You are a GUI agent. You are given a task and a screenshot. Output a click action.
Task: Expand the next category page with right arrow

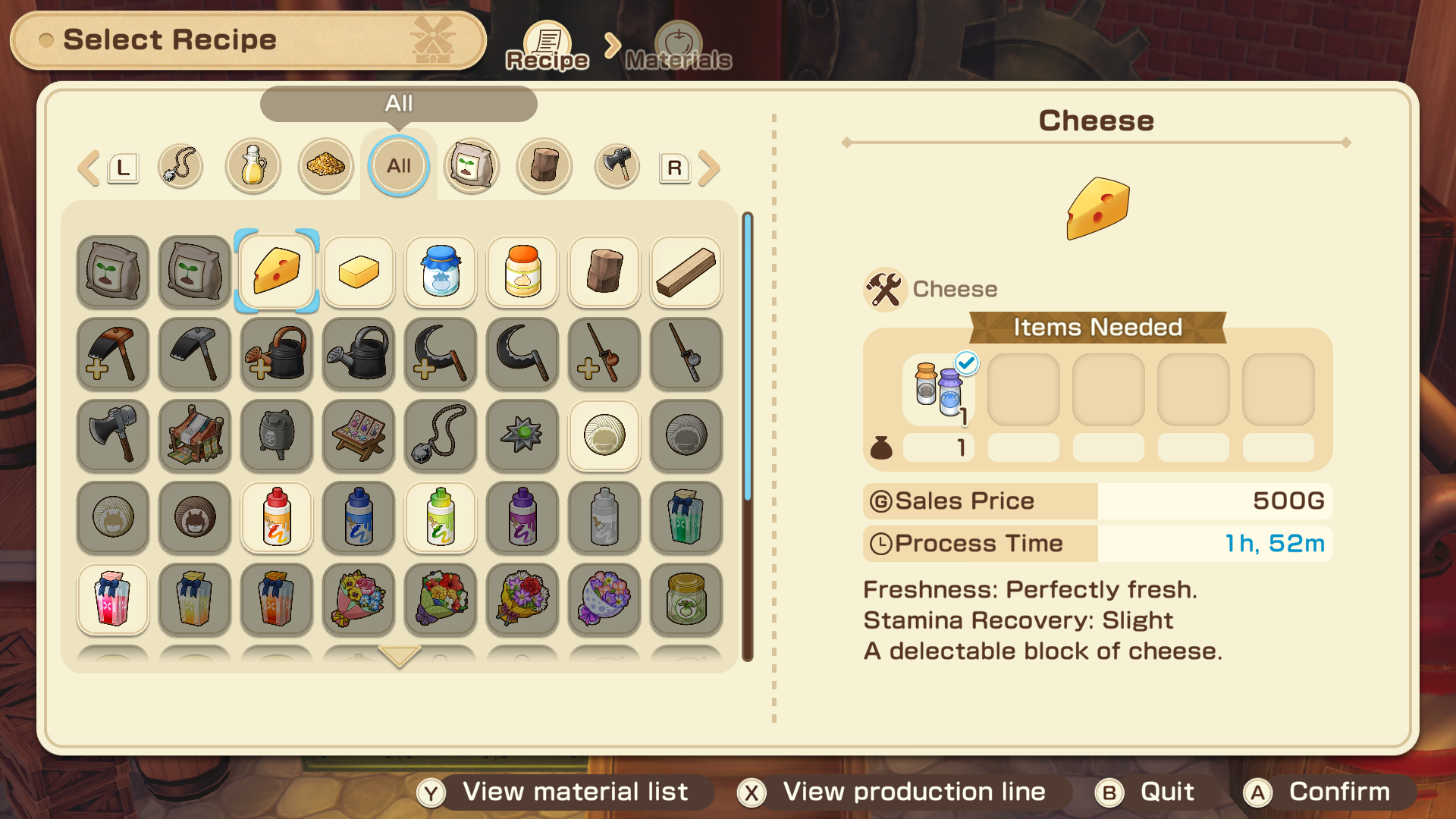[711, 166]
